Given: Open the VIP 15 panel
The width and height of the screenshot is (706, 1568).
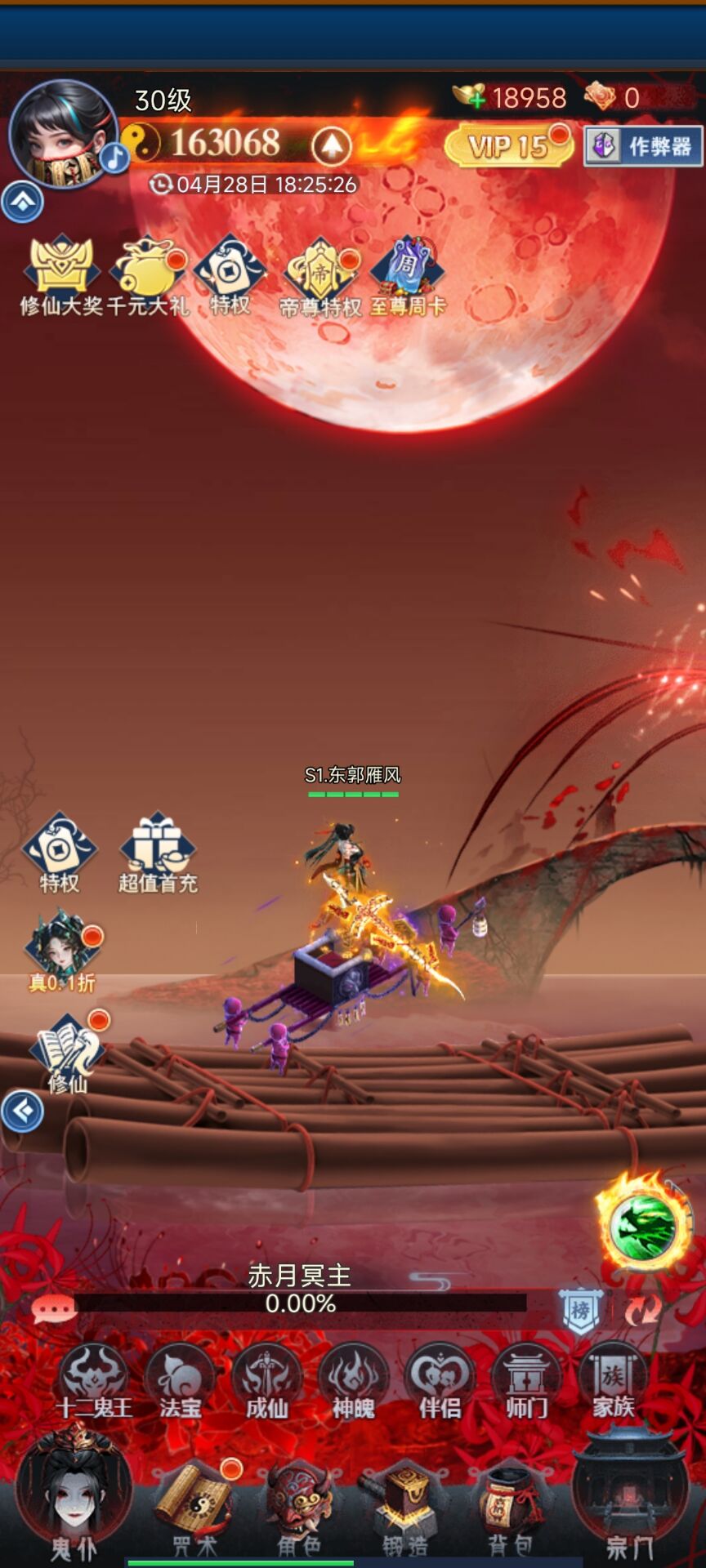Looking at the screenshot, I should click(x=508, y=147).
